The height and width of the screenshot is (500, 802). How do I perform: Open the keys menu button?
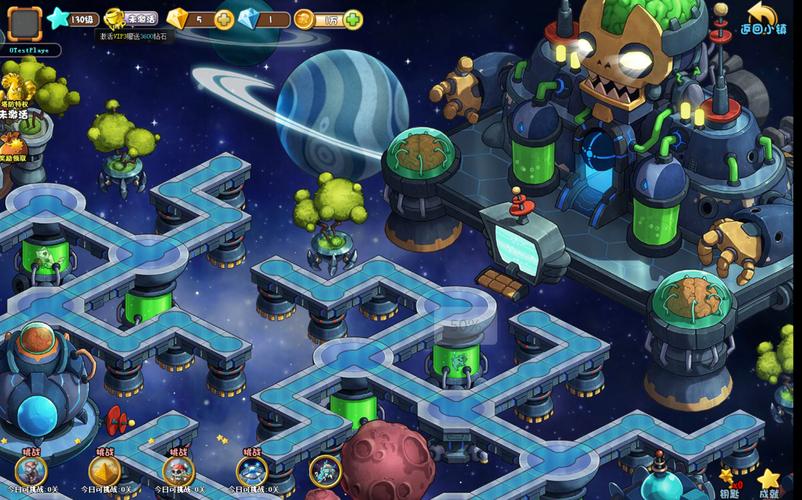730,482
